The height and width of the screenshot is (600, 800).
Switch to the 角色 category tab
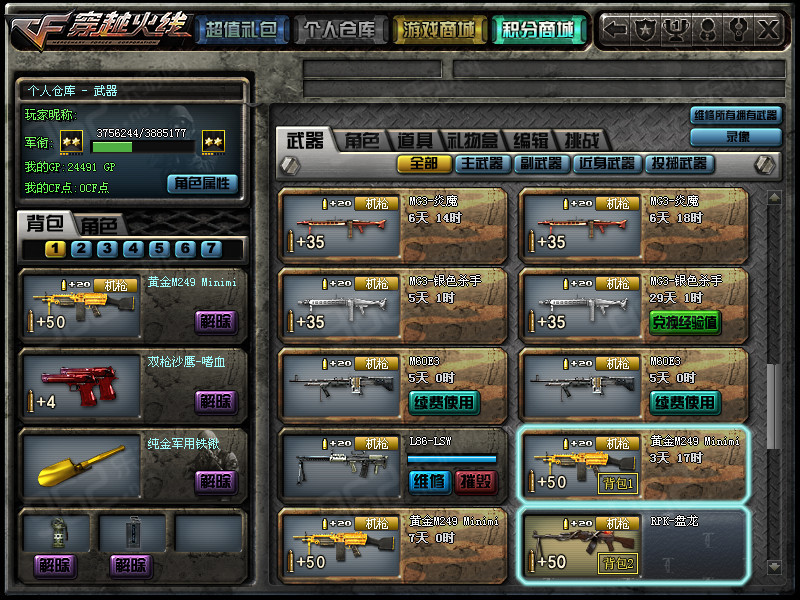pyautogui.click(x=362, y=141)
